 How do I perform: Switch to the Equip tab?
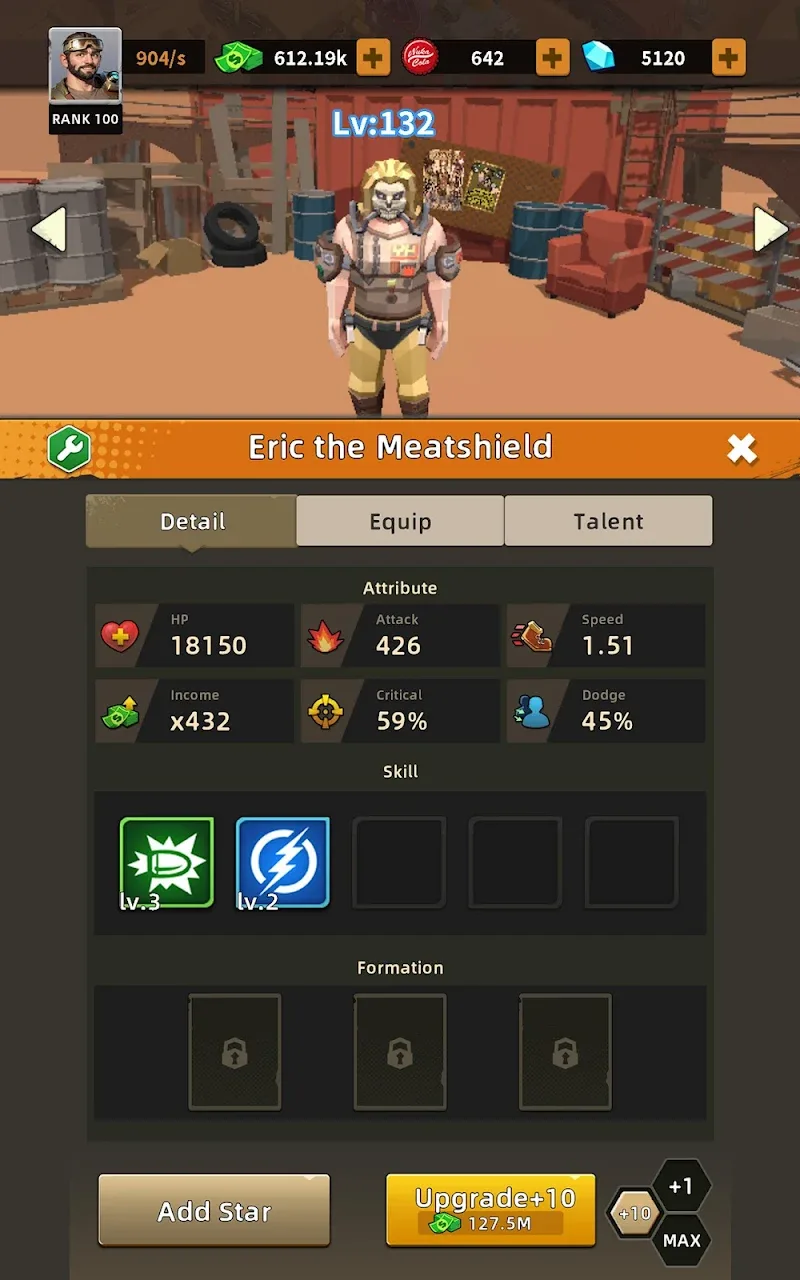click(x=400, y=521)
